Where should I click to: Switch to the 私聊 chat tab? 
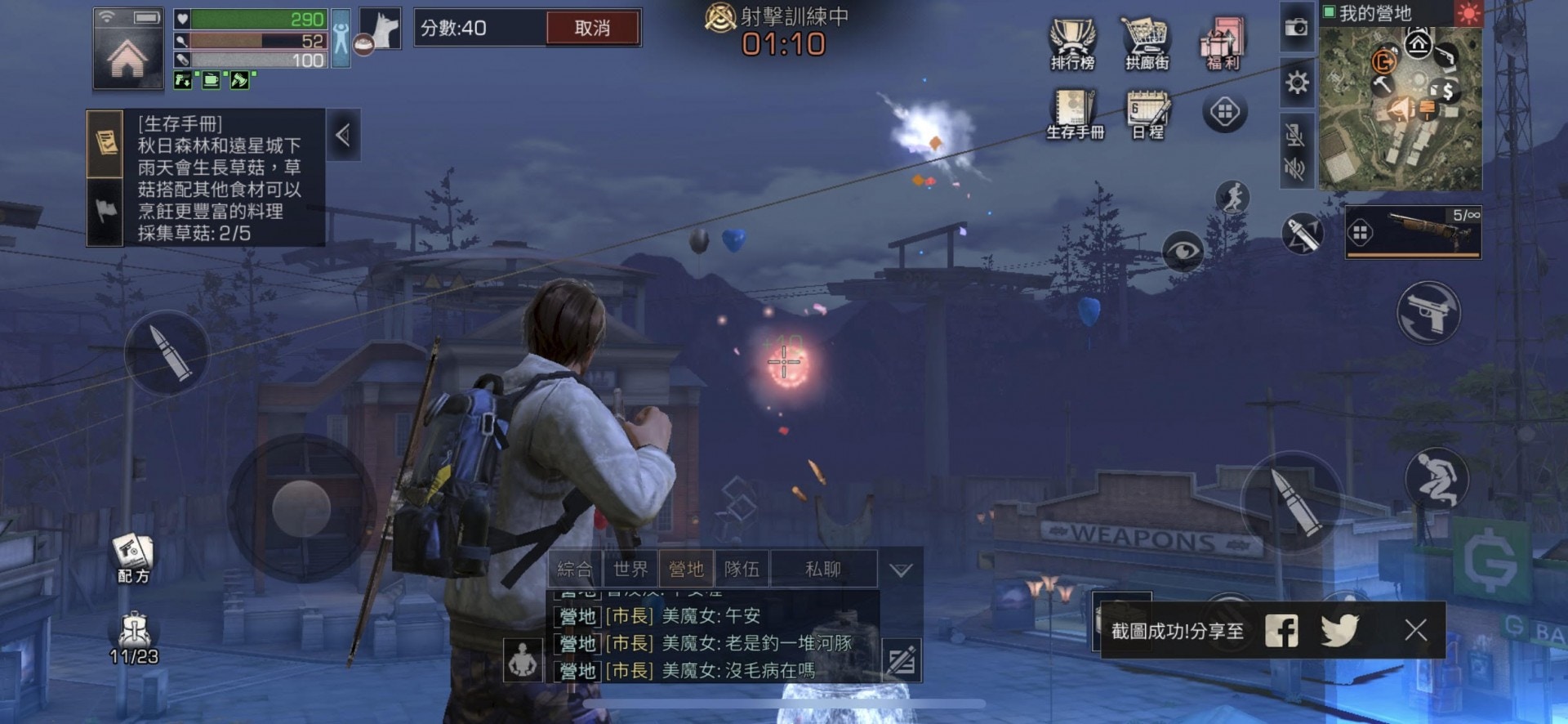click(822, 569)
